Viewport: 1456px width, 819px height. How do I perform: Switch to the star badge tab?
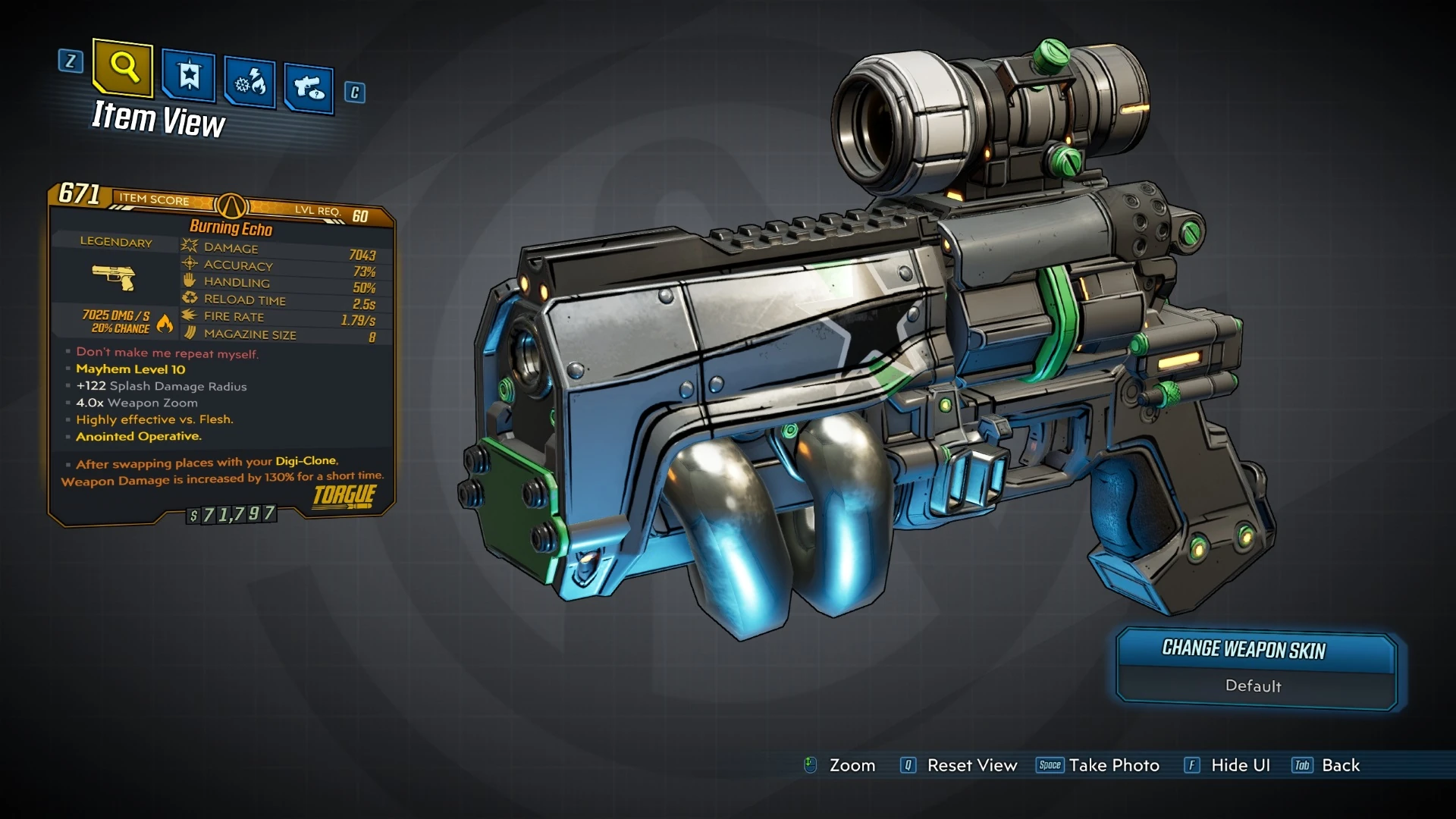point(188,77)
